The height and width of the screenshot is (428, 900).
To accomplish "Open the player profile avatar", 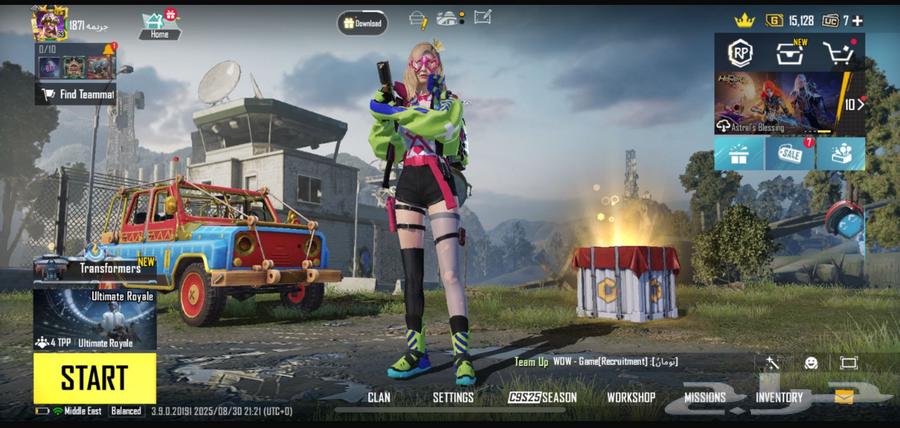I will 48,22.
